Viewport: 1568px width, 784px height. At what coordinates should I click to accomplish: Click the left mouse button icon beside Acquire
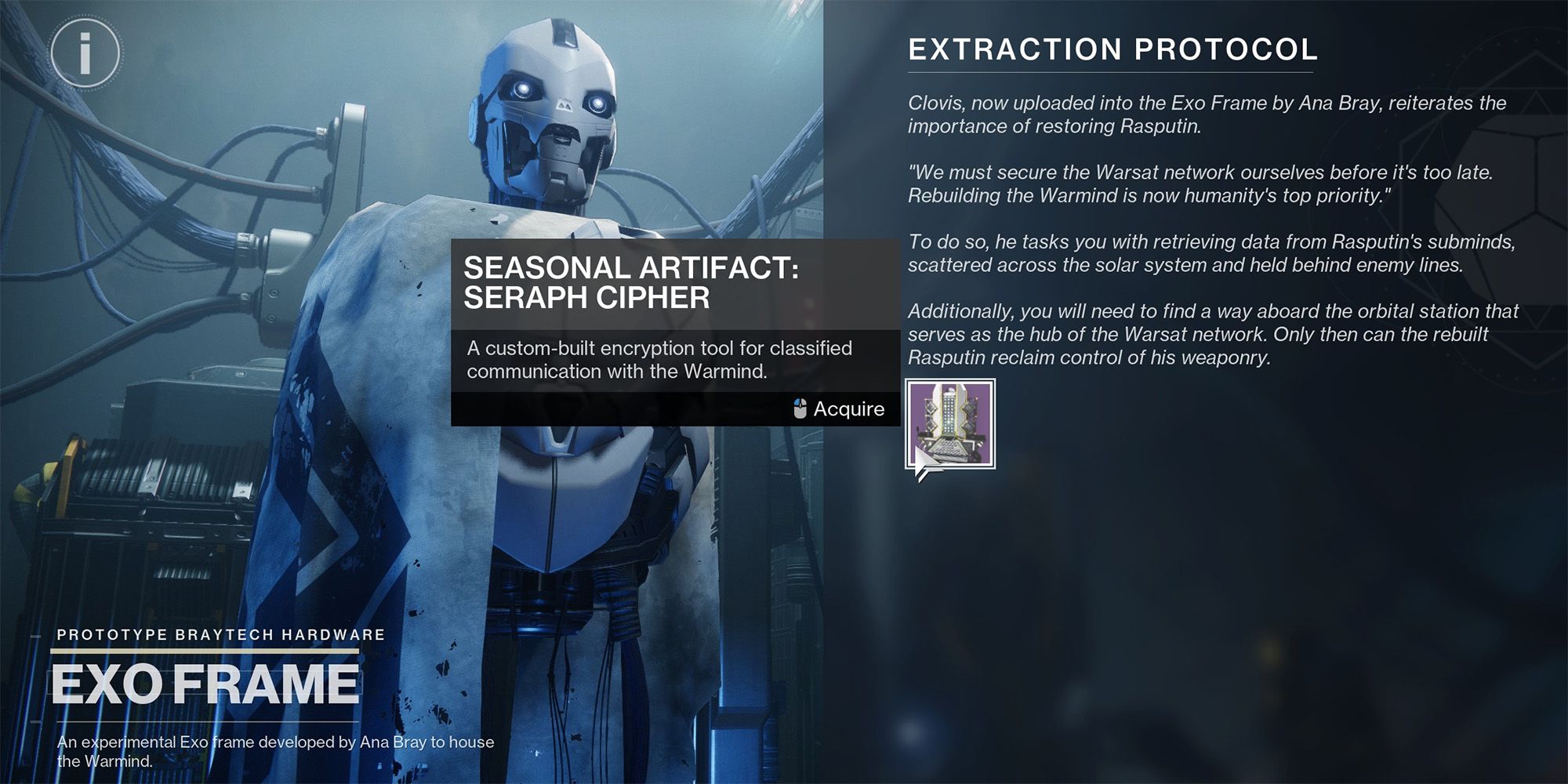(x=801, y=408)
